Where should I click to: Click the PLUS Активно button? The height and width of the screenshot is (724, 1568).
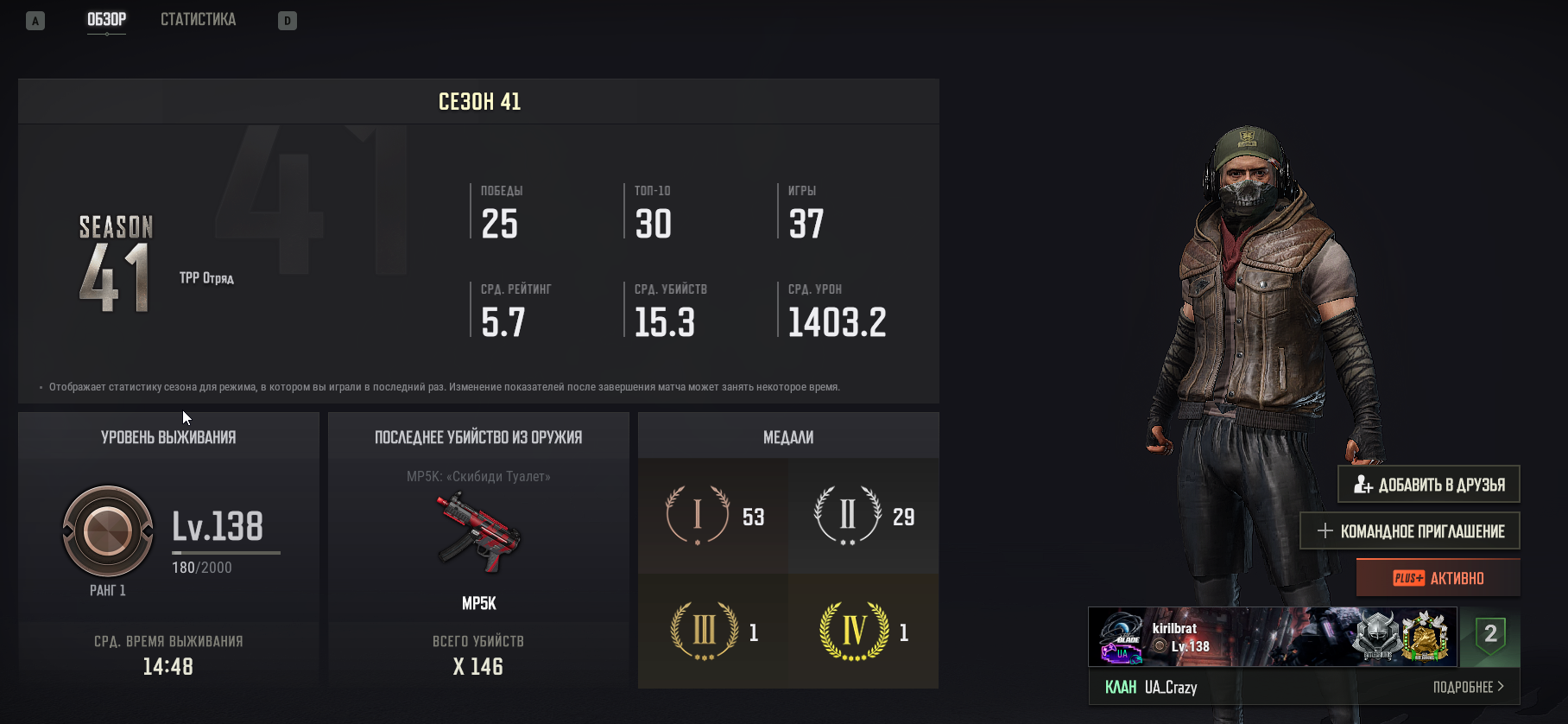[1438, 578]
